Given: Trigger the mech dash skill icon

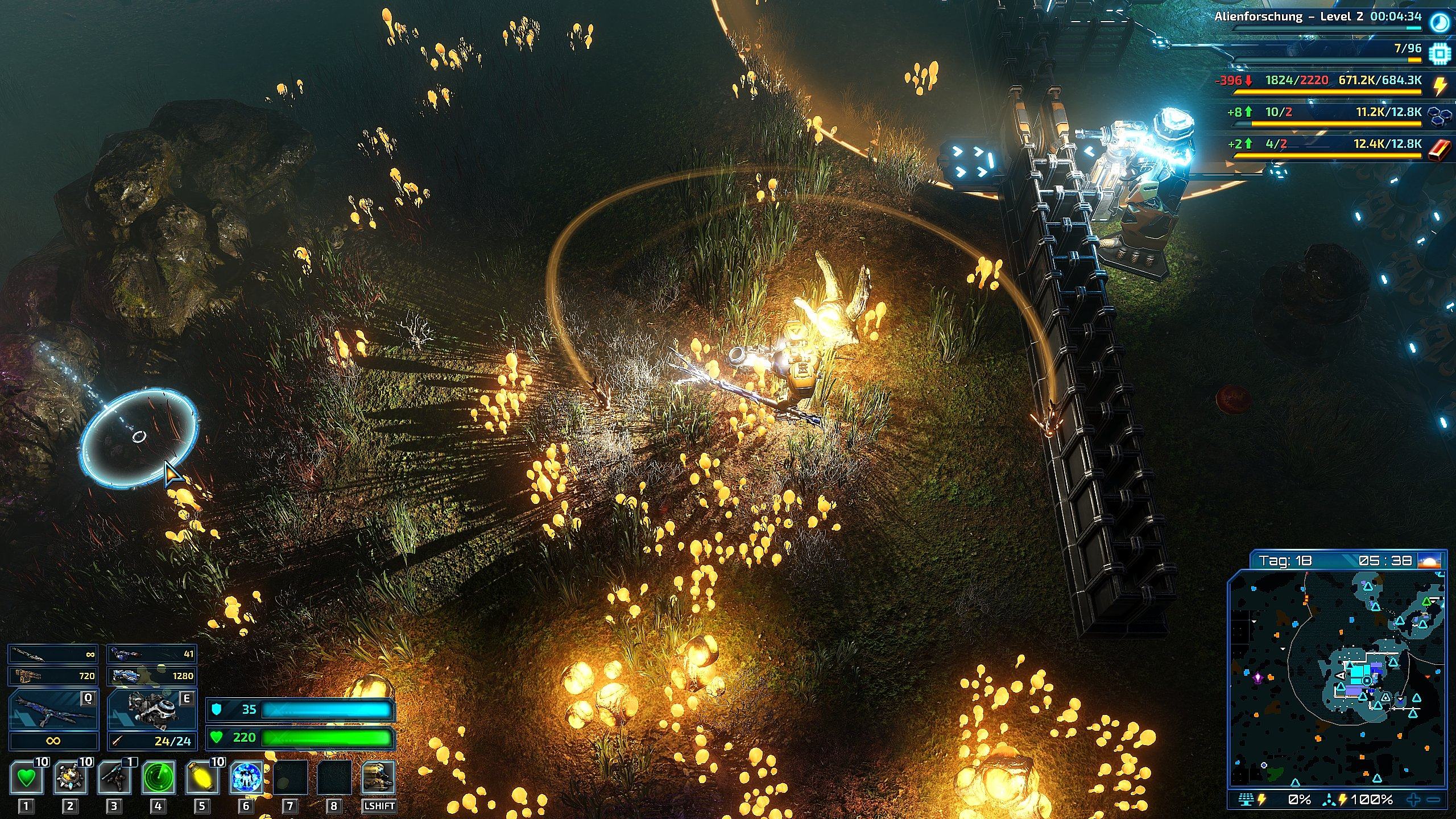Looking at the screenshot, I should pos(378,778).
